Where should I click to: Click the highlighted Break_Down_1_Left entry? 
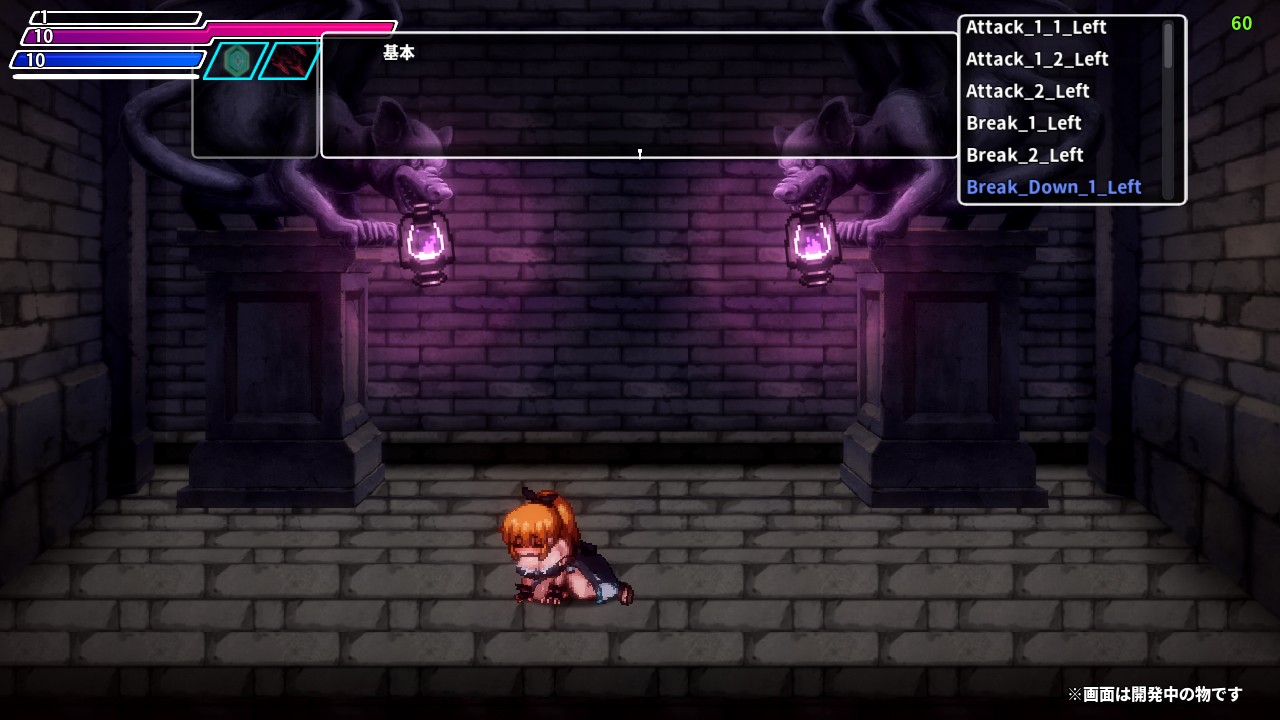[1053, 187]
